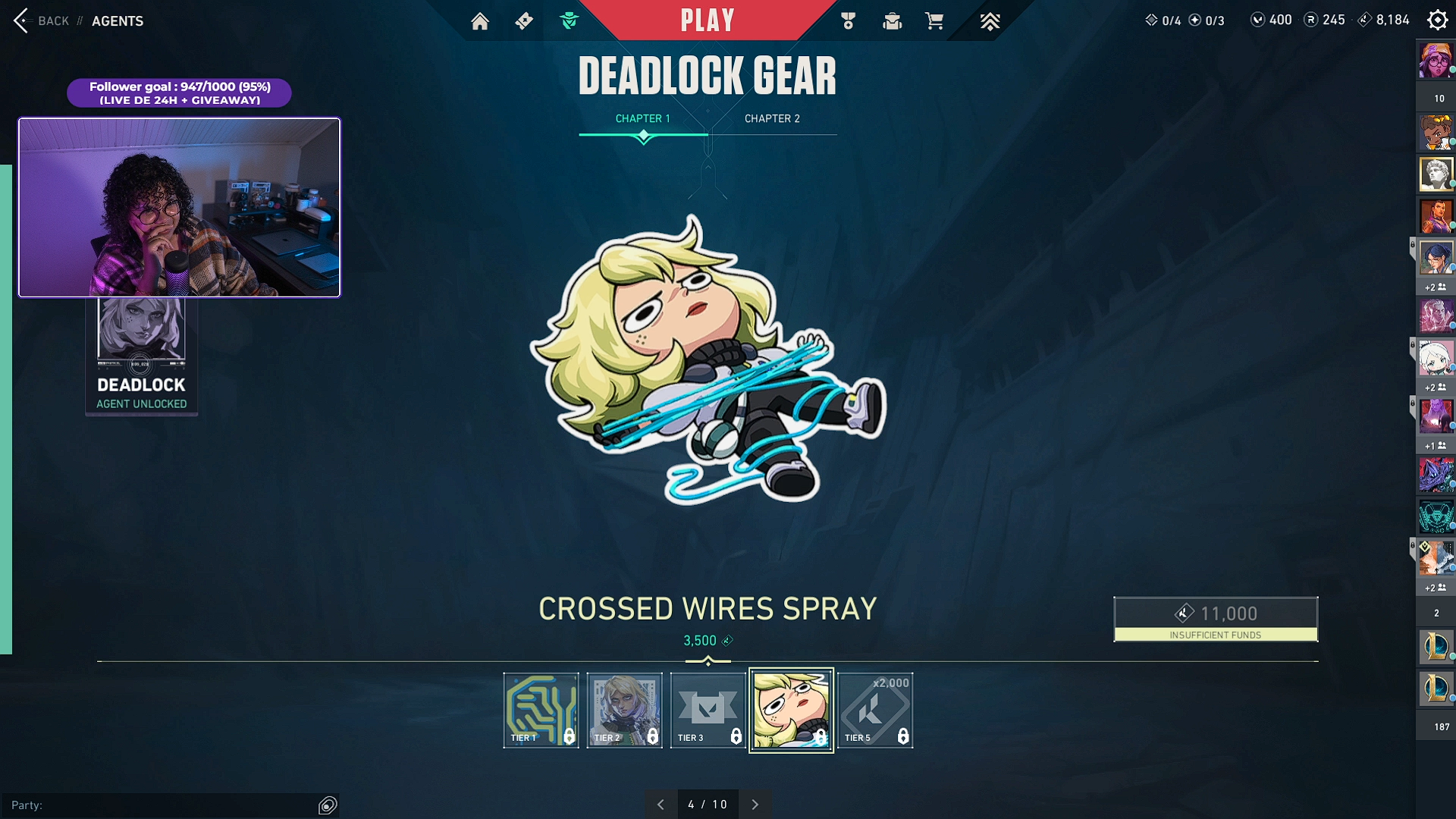Open the home screen icon
This screenshot has width=1456, height=819.
click(x=480, y=21)
